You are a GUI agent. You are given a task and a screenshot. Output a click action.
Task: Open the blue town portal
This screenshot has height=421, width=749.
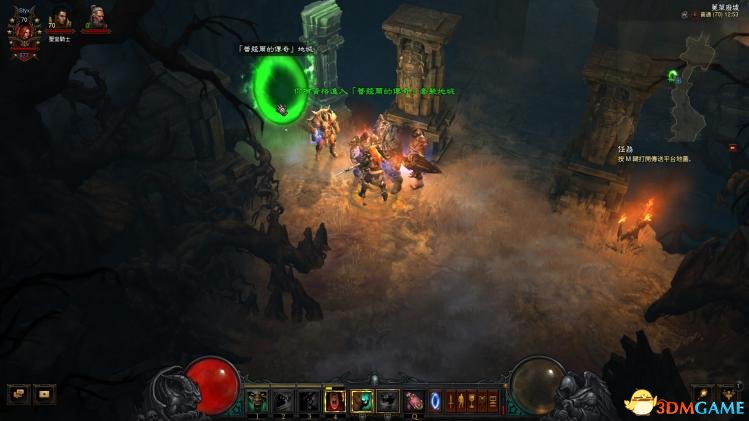pos(435,401)
